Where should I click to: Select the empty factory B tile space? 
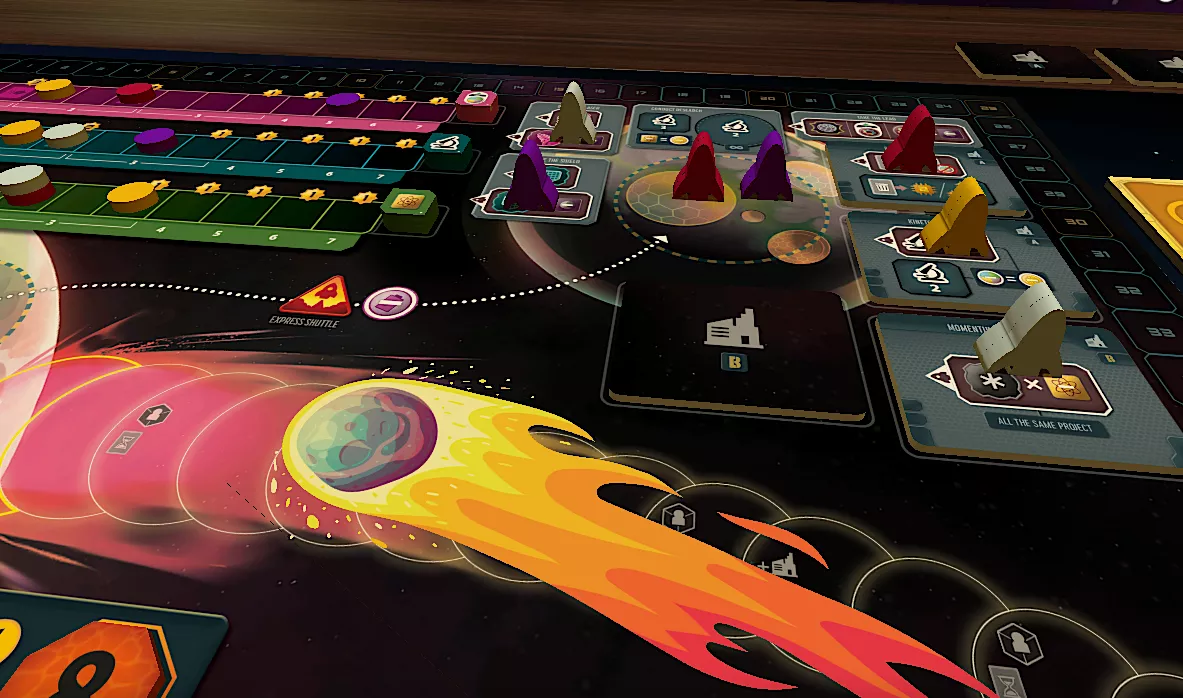(x=733, y=345)
